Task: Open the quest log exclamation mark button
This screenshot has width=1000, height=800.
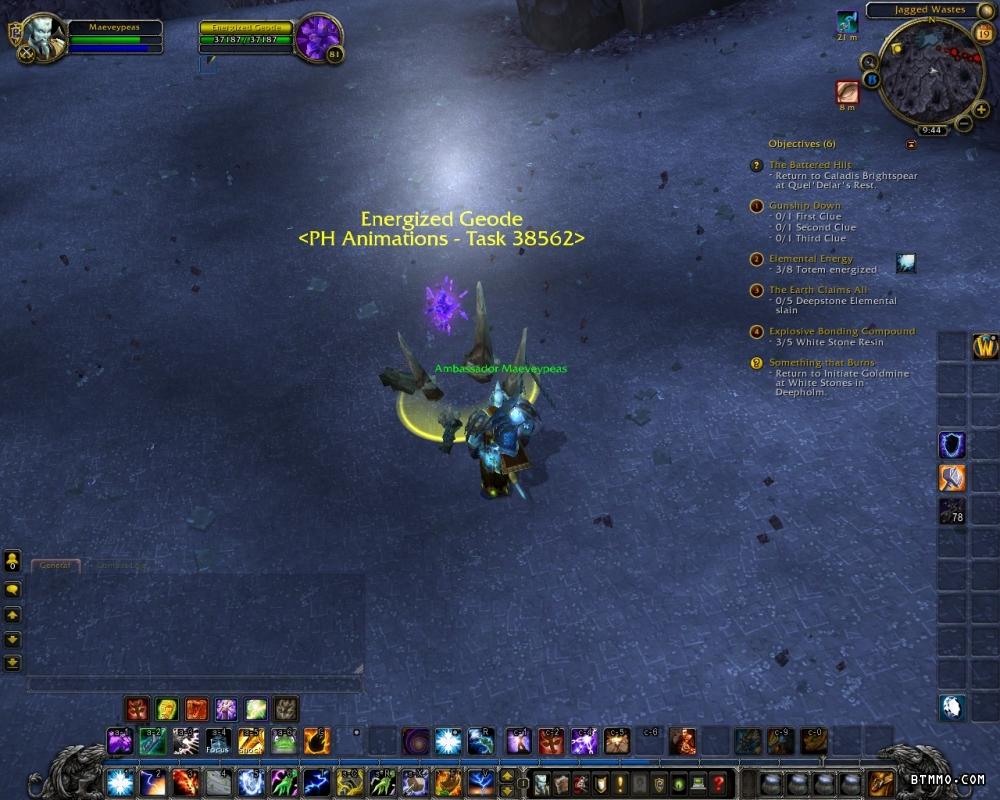Action: tap(620, 782)
